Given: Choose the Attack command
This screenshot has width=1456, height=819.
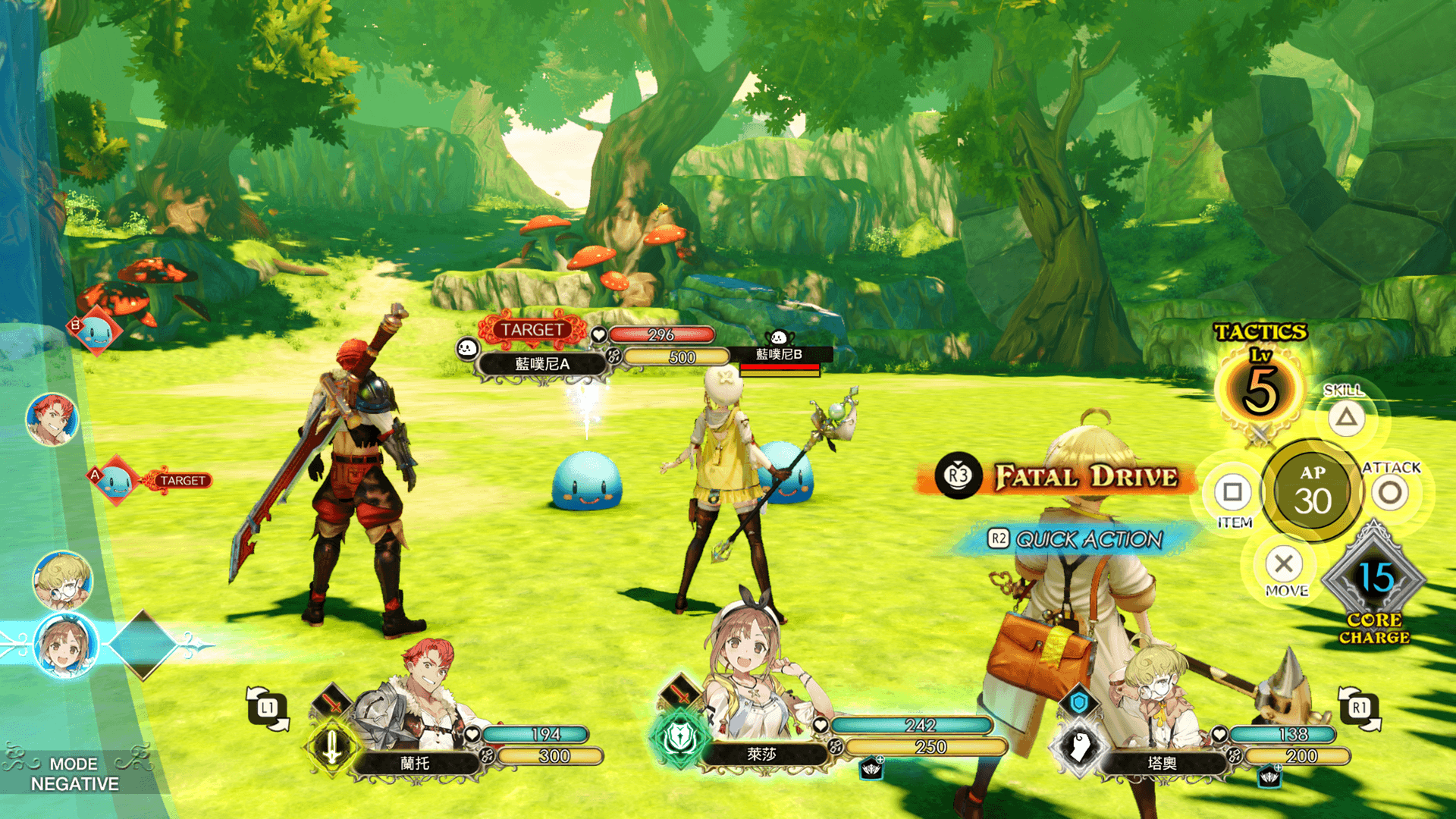Looking at the screenshot, I should pyautogui.click(x=1390, y=493).
